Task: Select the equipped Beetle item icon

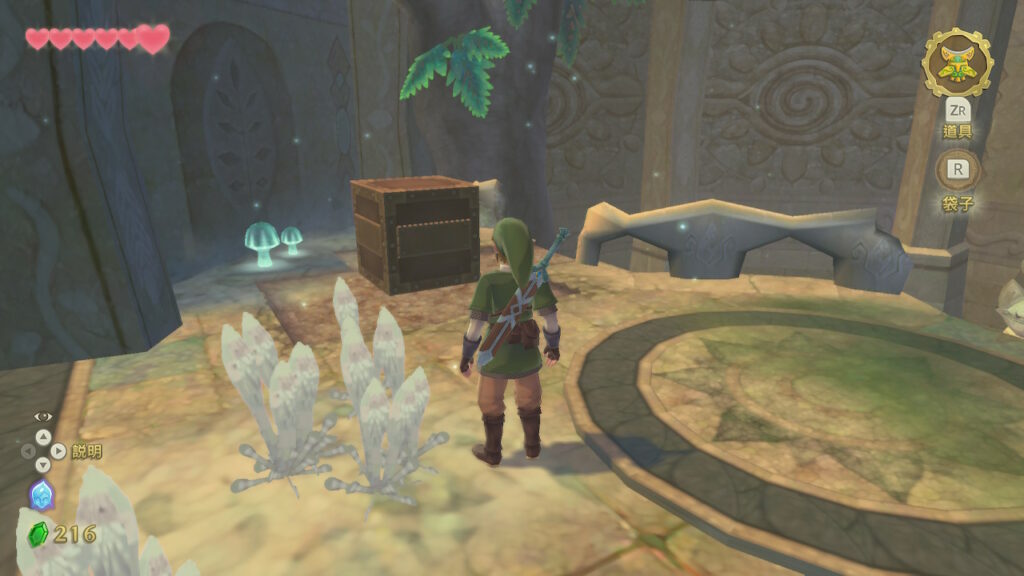Action: tap(957, 62)
